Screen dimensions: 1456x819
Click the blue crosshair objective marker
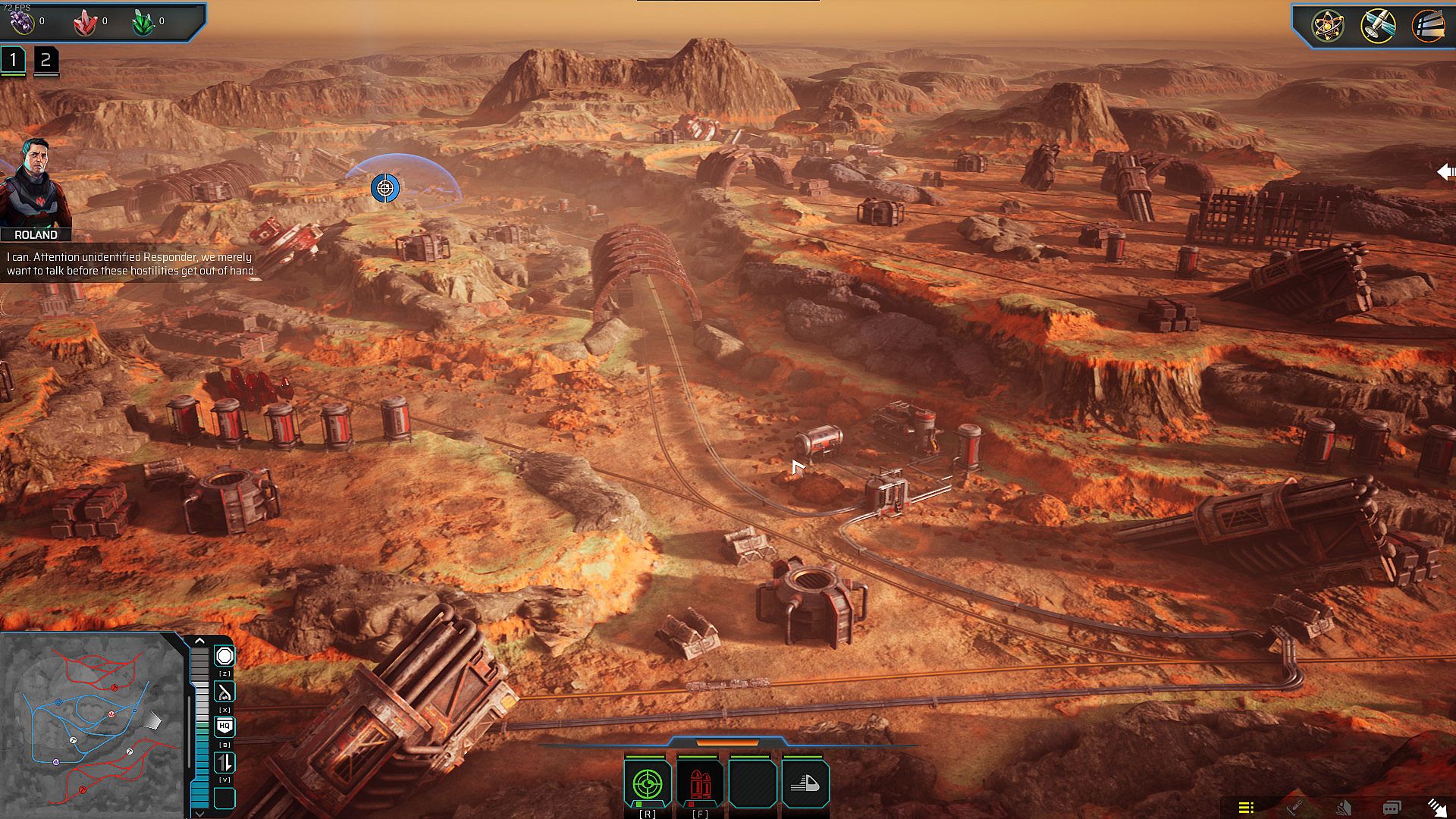(384, 187)
